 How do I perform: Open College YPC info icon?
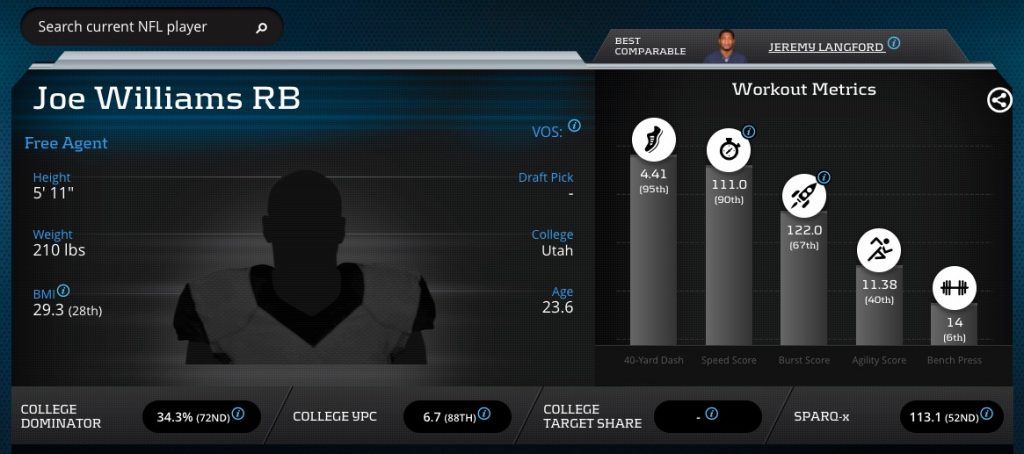[484, 413]
